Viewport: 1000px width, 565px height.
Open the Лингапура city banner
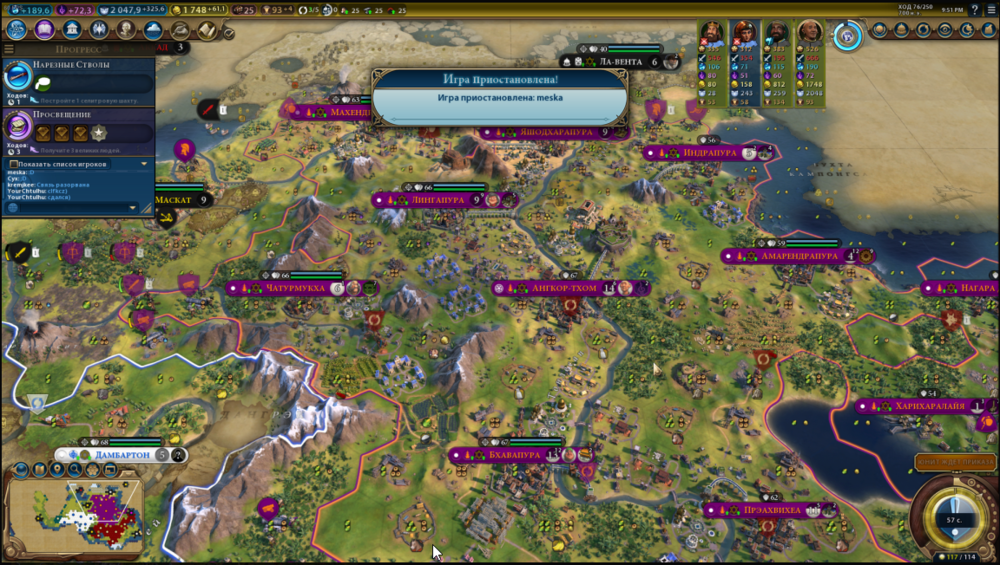[438, 200]
